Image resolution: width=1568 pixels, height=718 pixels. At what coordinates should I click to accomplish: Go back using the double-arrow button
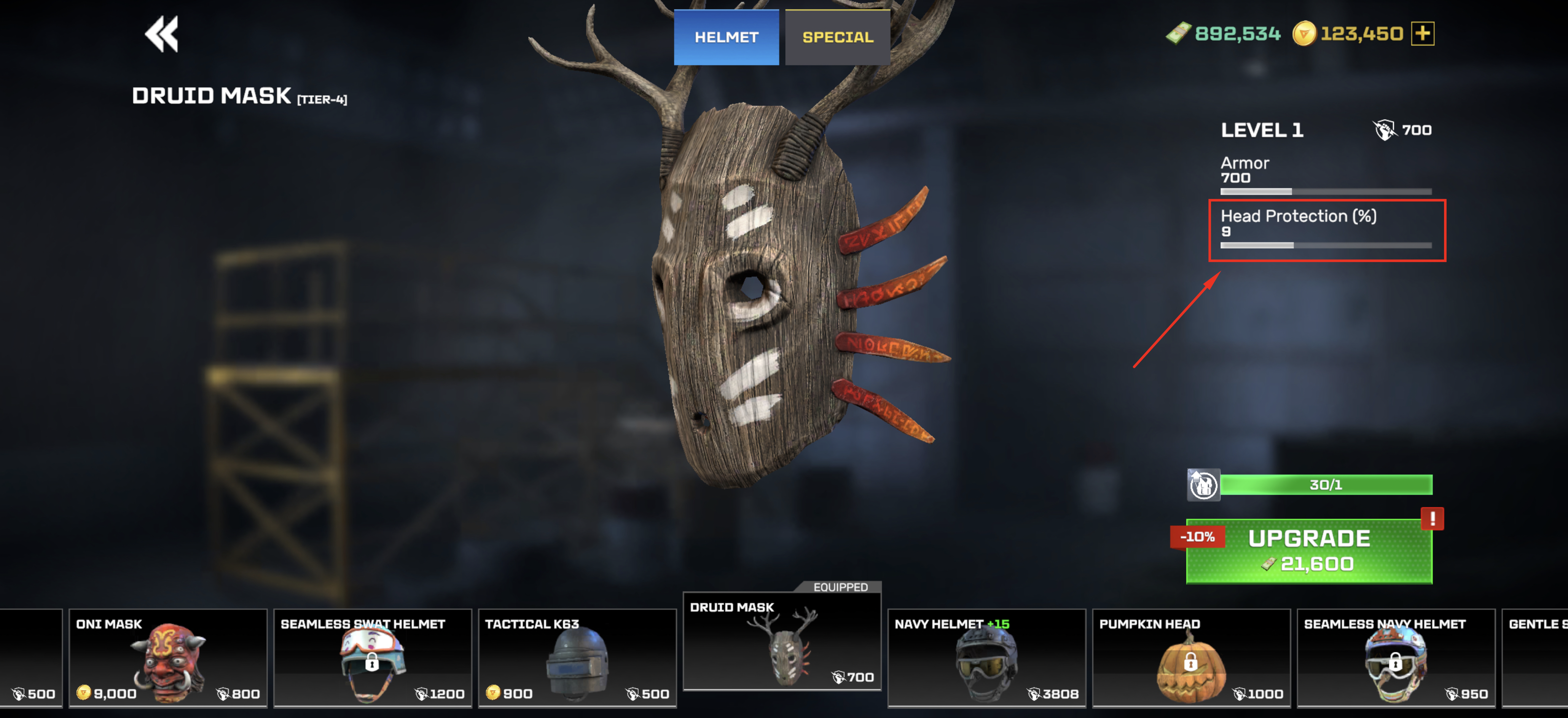161,34
